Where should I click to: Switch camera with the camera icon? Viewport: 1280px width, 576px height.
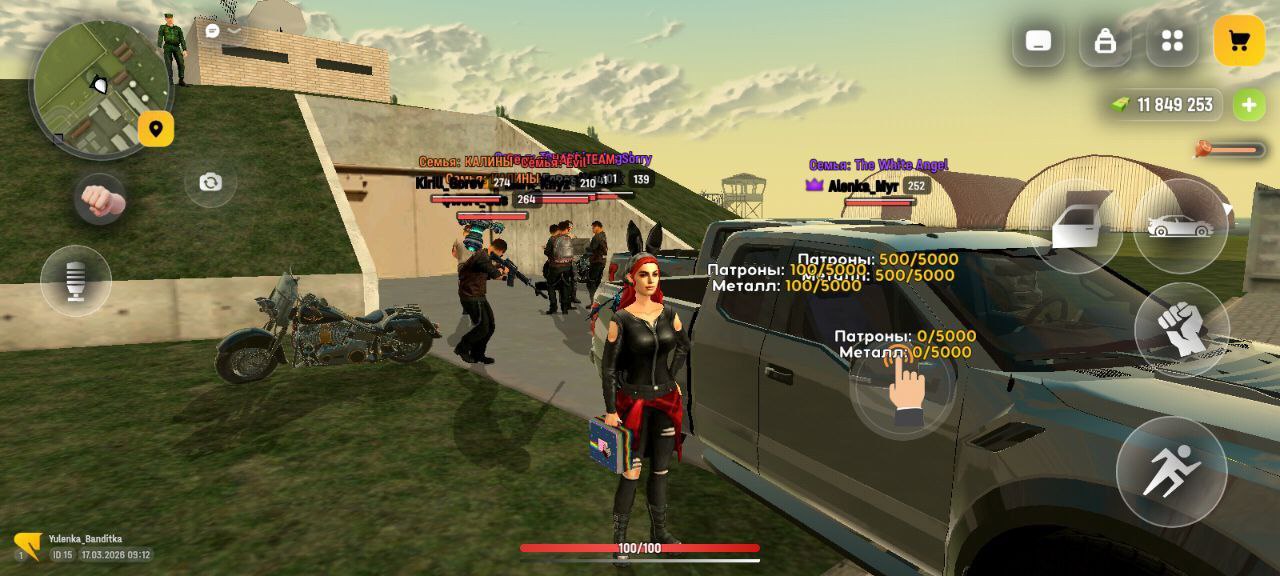tap(210, 182)
